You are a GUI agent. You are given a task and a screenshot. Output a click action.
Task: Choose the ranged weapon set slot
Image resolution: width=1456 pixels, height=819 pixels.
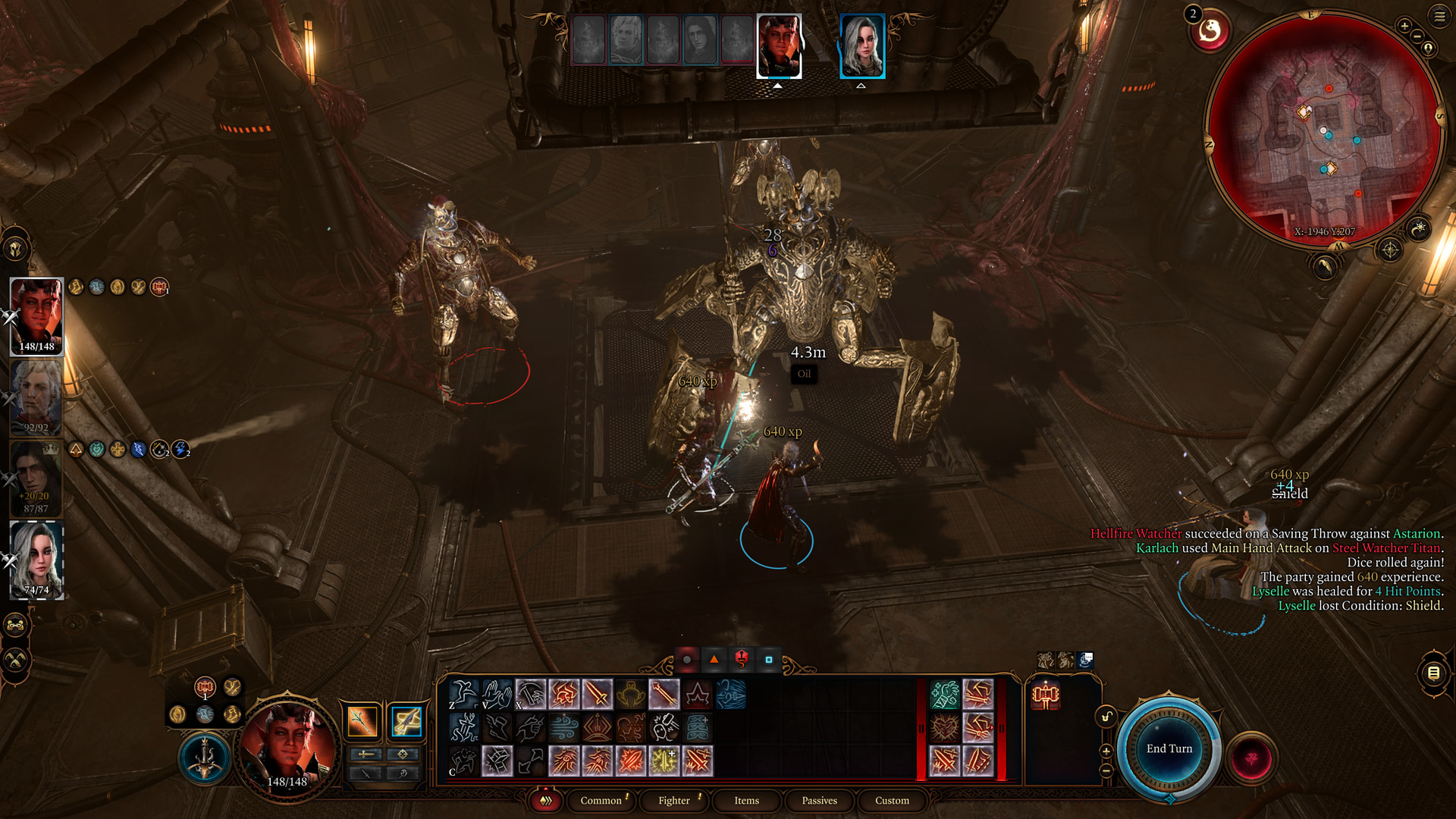point(406,721)
